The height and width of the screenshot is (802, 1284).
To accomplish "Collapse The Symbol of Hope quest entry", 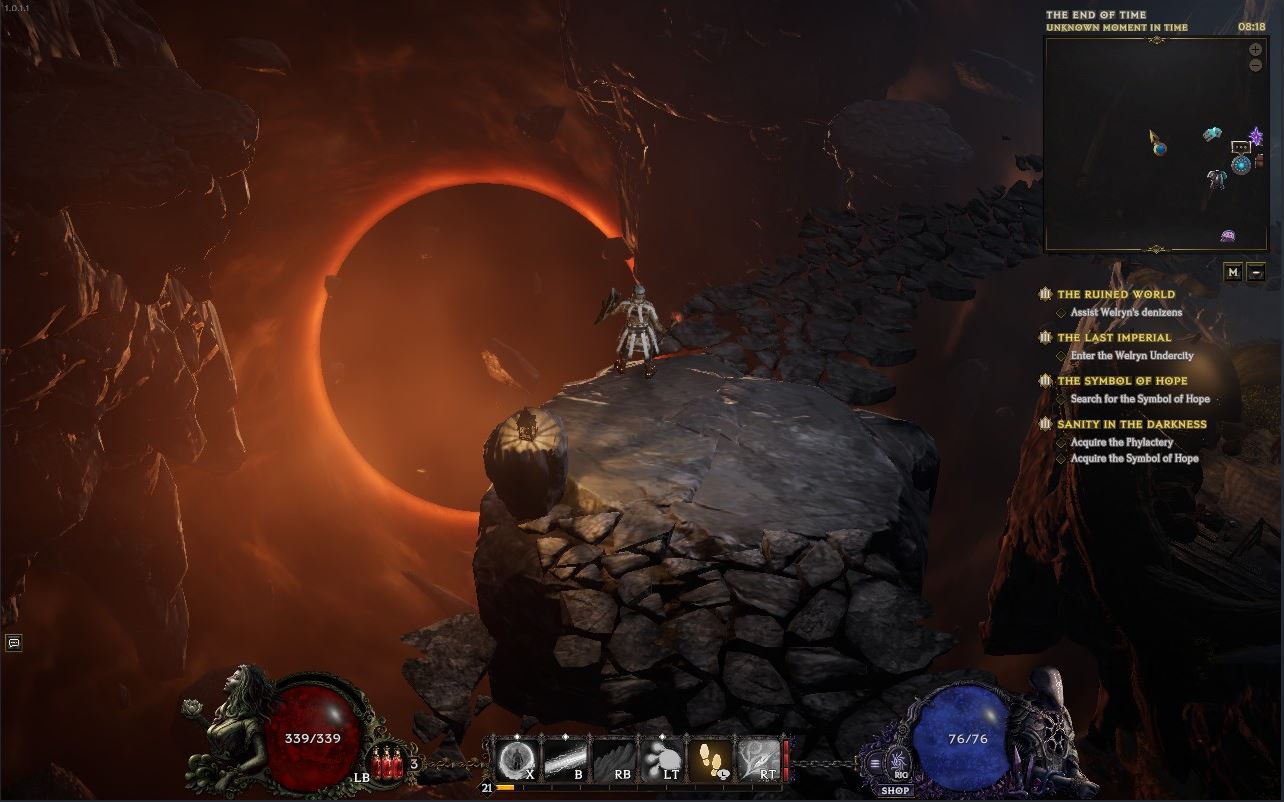I will point(1044,381).
